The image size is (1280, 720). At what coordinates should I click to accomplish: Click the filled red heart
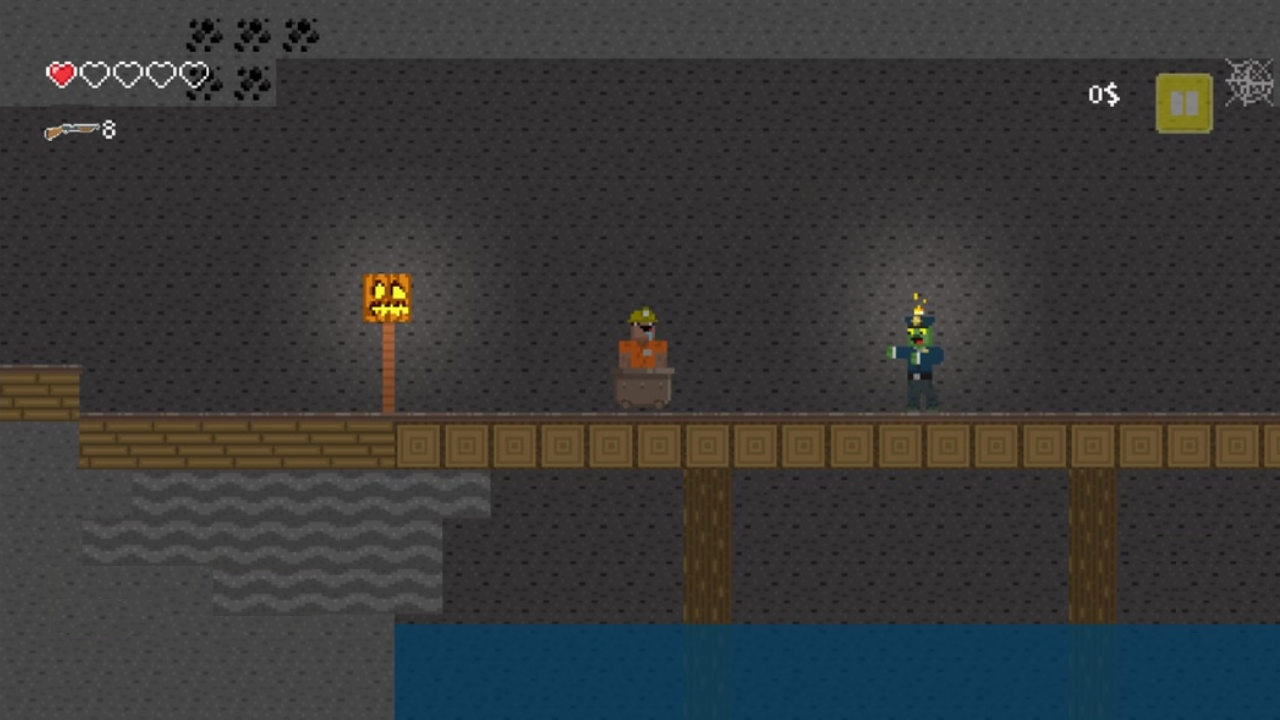[61, 74]
